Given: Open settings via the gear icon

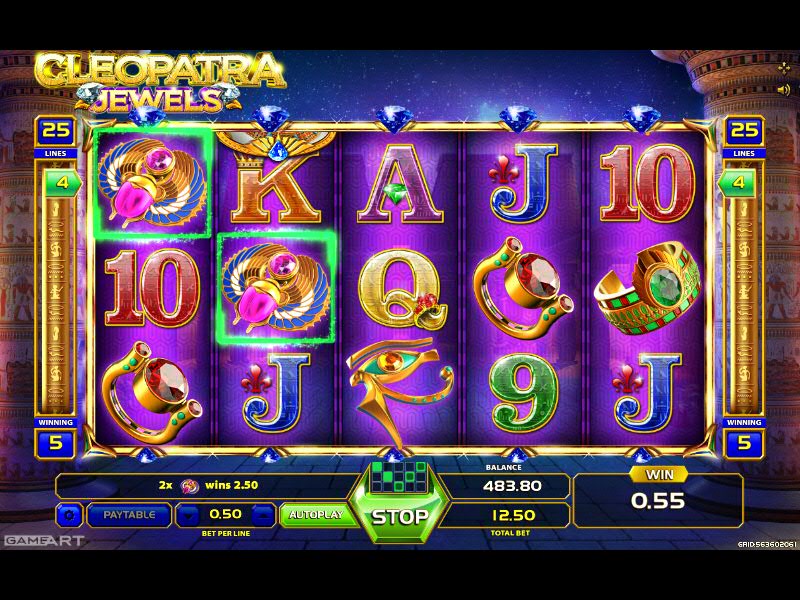Looking at the screenshot, I should point(69,515).
